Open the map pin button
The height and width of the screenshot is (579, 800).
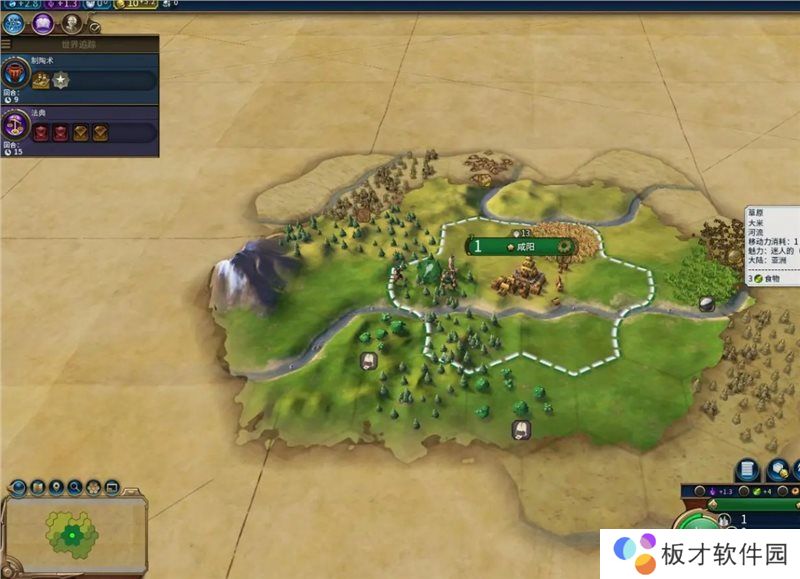(x=56, y=488)
